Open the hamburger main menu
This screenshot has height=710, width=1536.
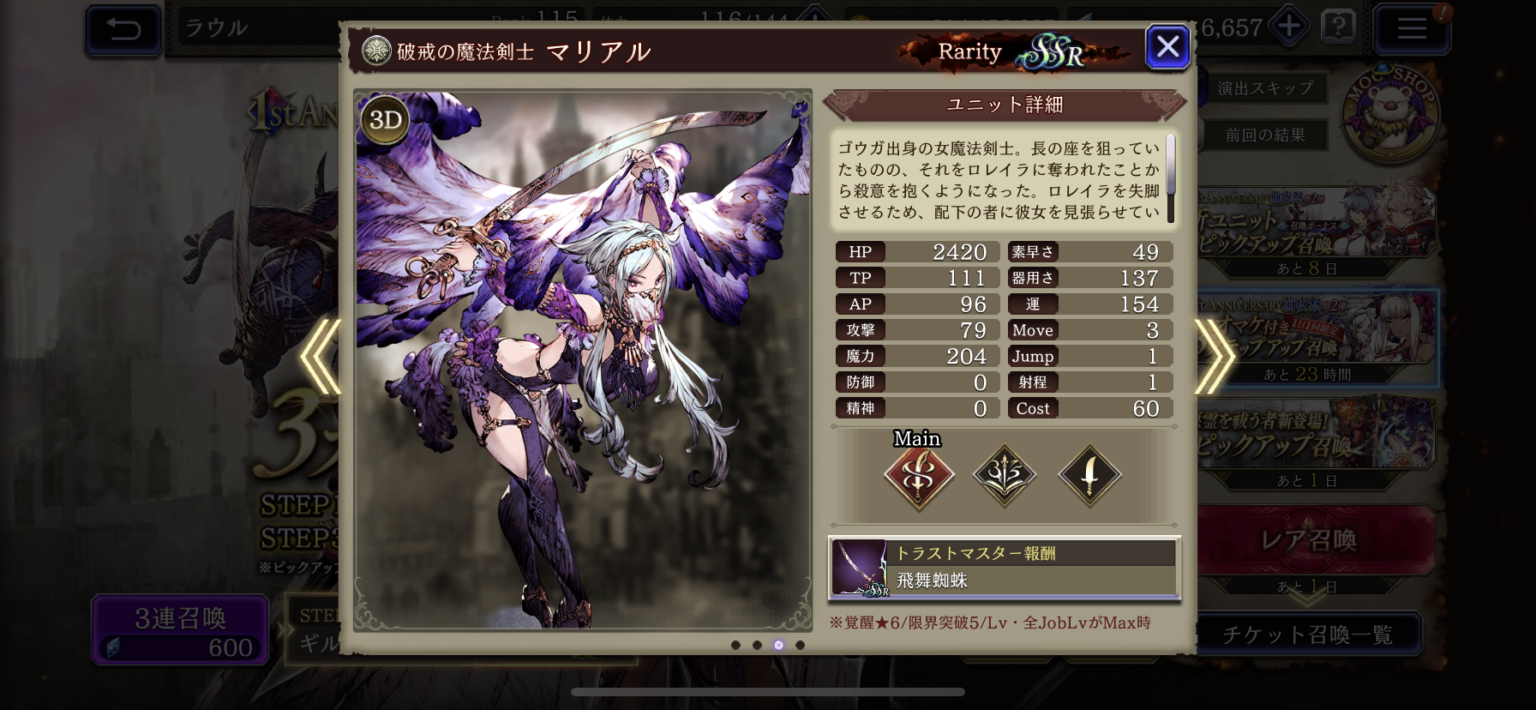(x=1411, y=29)
